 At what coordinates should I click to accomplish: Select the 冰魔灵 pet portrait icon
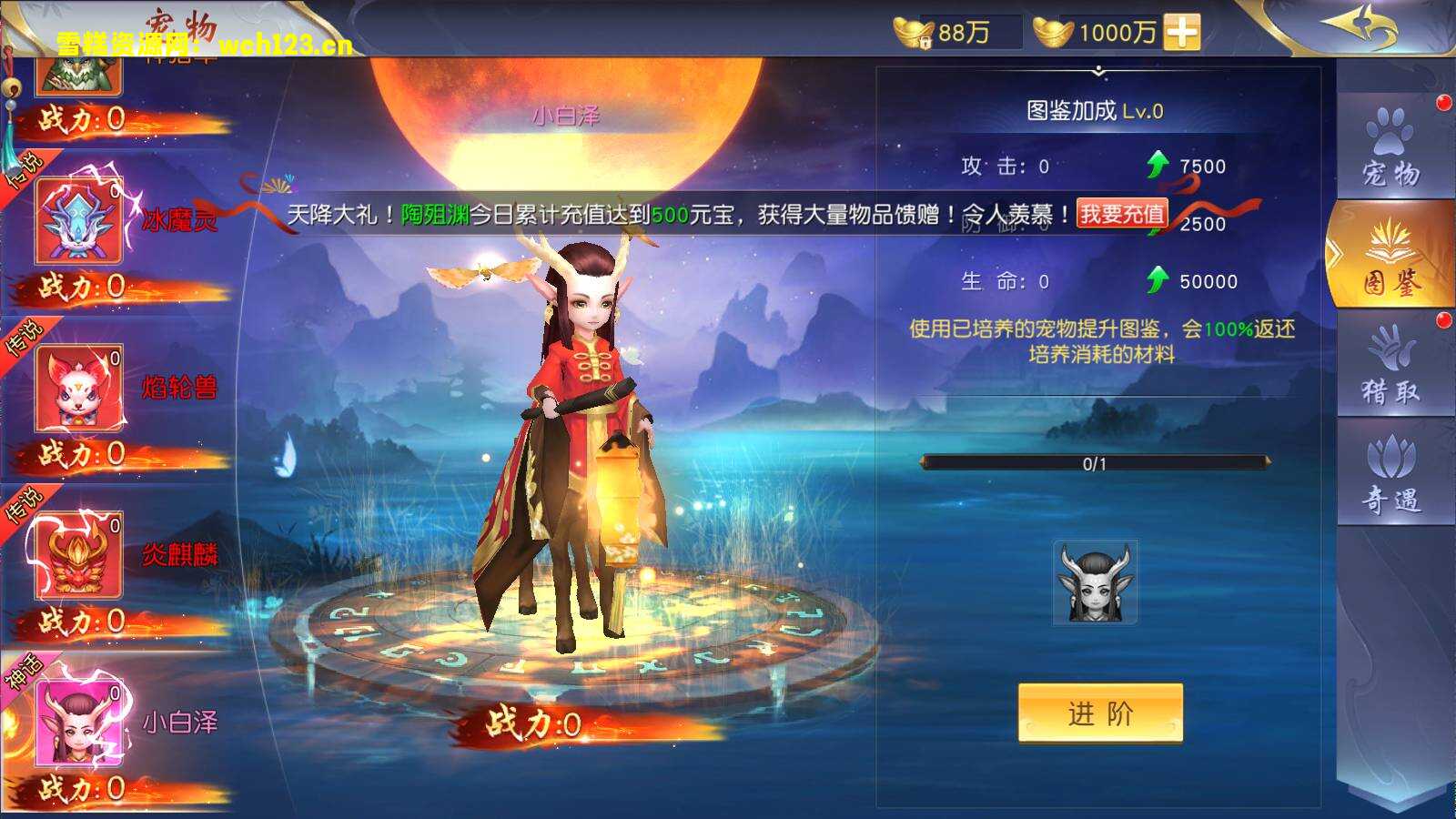tap(77, 218)
